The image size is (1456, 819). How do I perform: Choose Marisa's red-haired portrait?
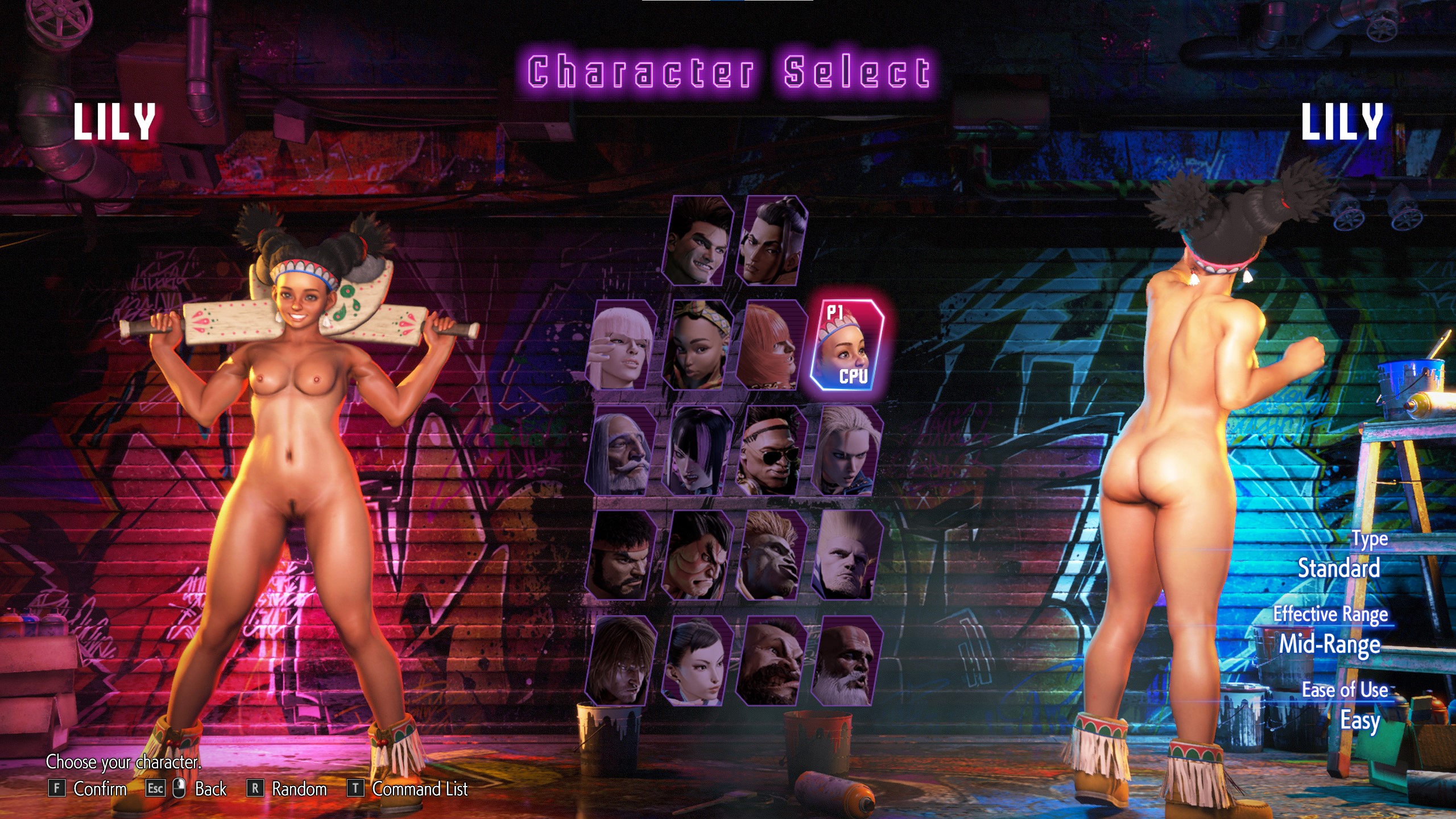(x=771, y=345)
